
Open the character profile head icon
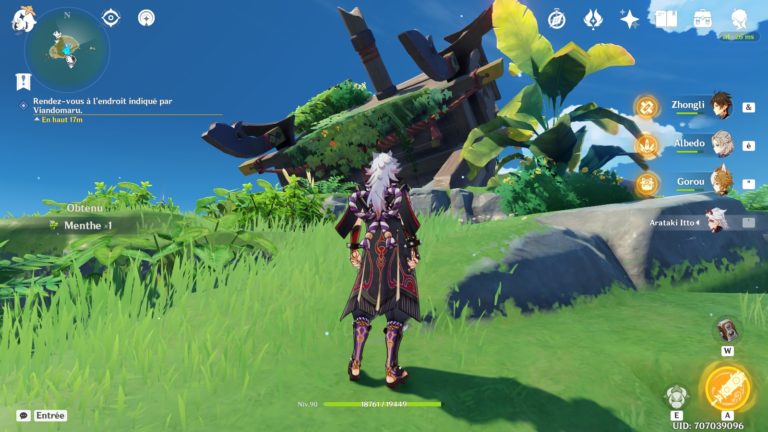pyautogui.click(x=739, y=19)
